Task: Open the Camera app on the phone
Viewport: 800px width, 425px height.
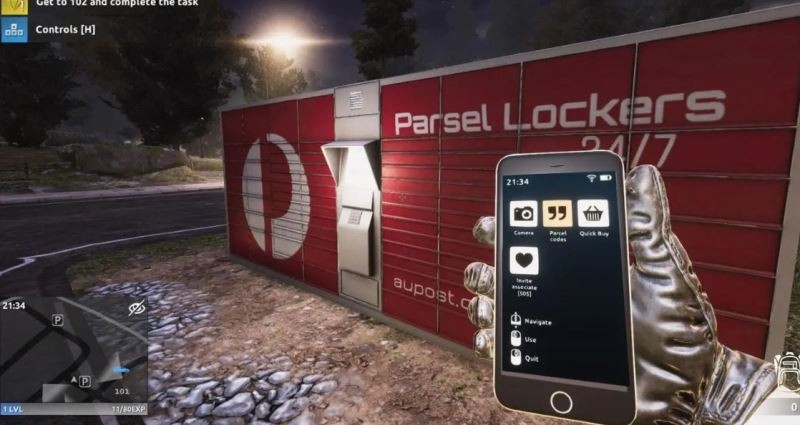Action: [x=523, y=213]
